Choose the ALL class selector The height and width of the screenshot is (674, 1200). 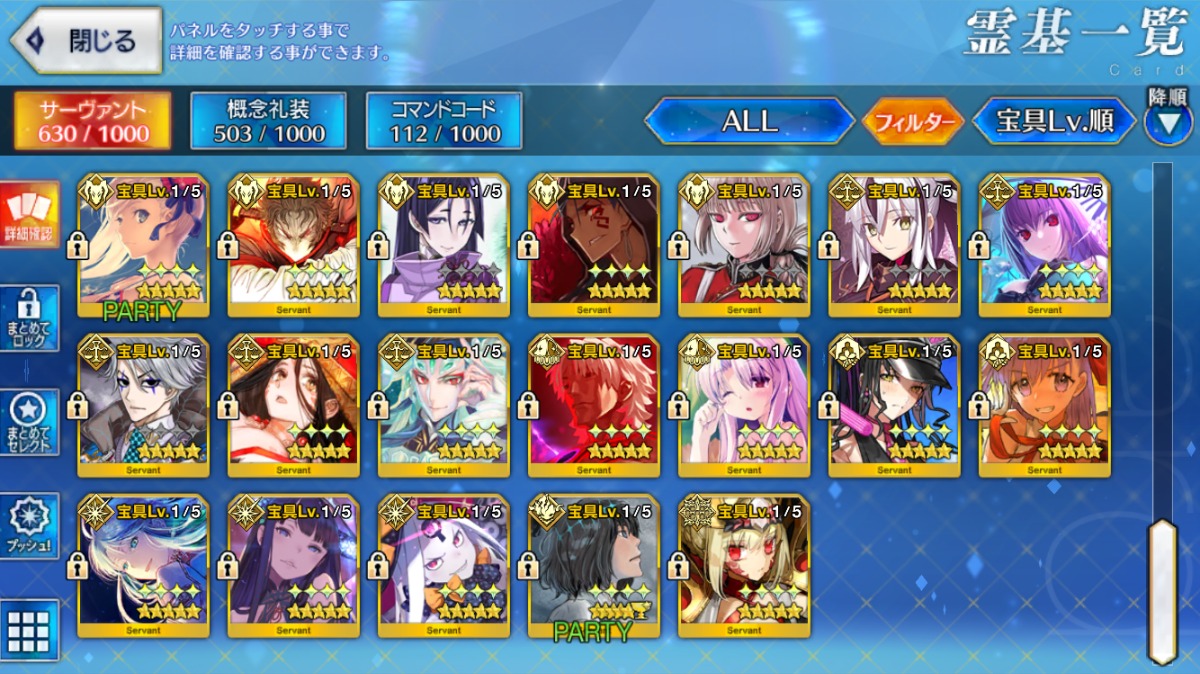(749, 122)
